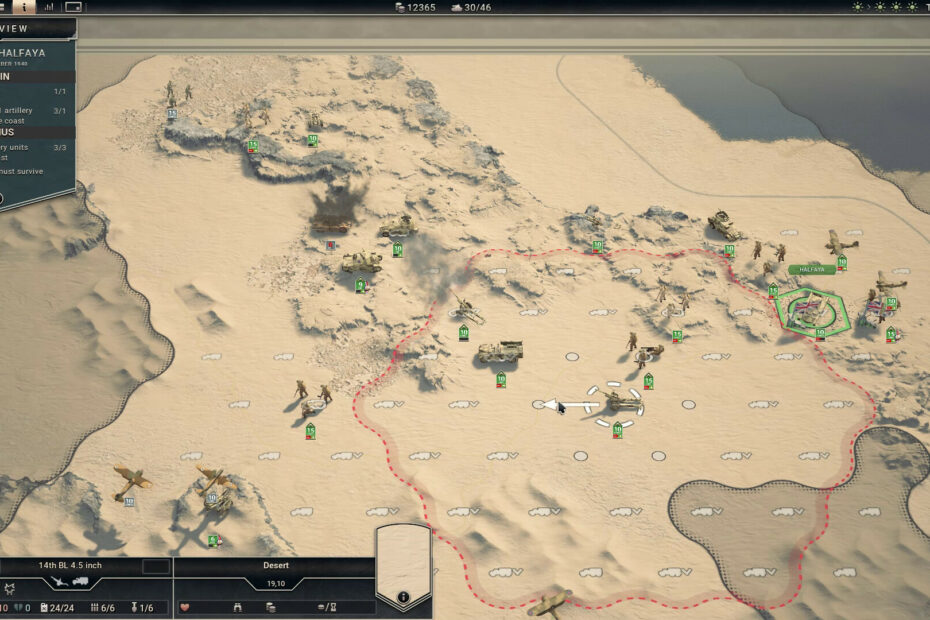The height and width of the screenshot is (620, 930).
Task: Select the artillery unit with white selection ring
Action: 621,402
